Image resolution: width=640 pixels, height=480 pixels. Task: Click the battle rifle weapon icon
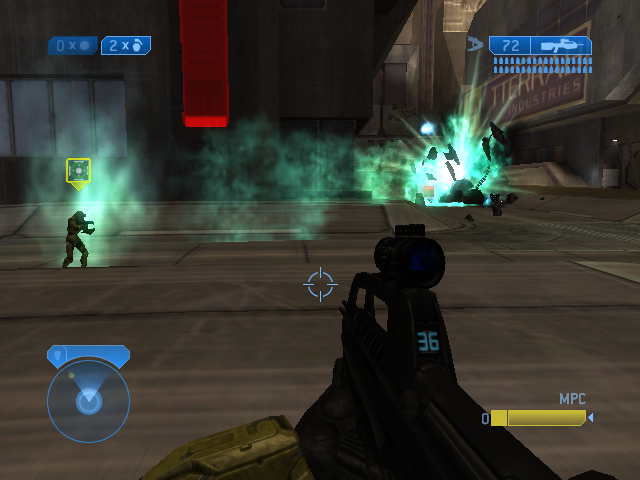click(x=563, y=45)
